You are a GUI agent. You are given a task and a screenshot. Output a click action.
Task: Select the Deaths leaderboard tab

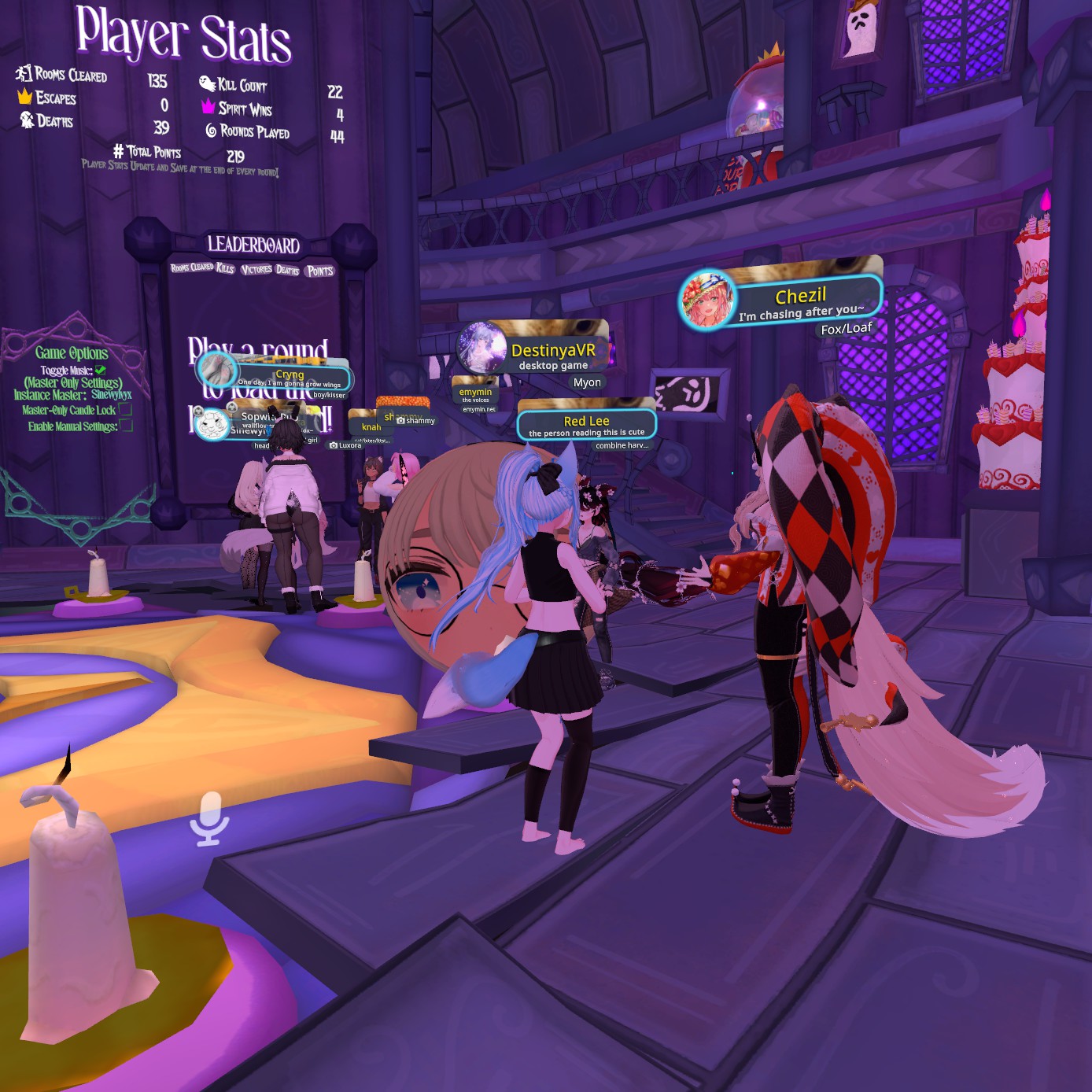pos(287,270)
